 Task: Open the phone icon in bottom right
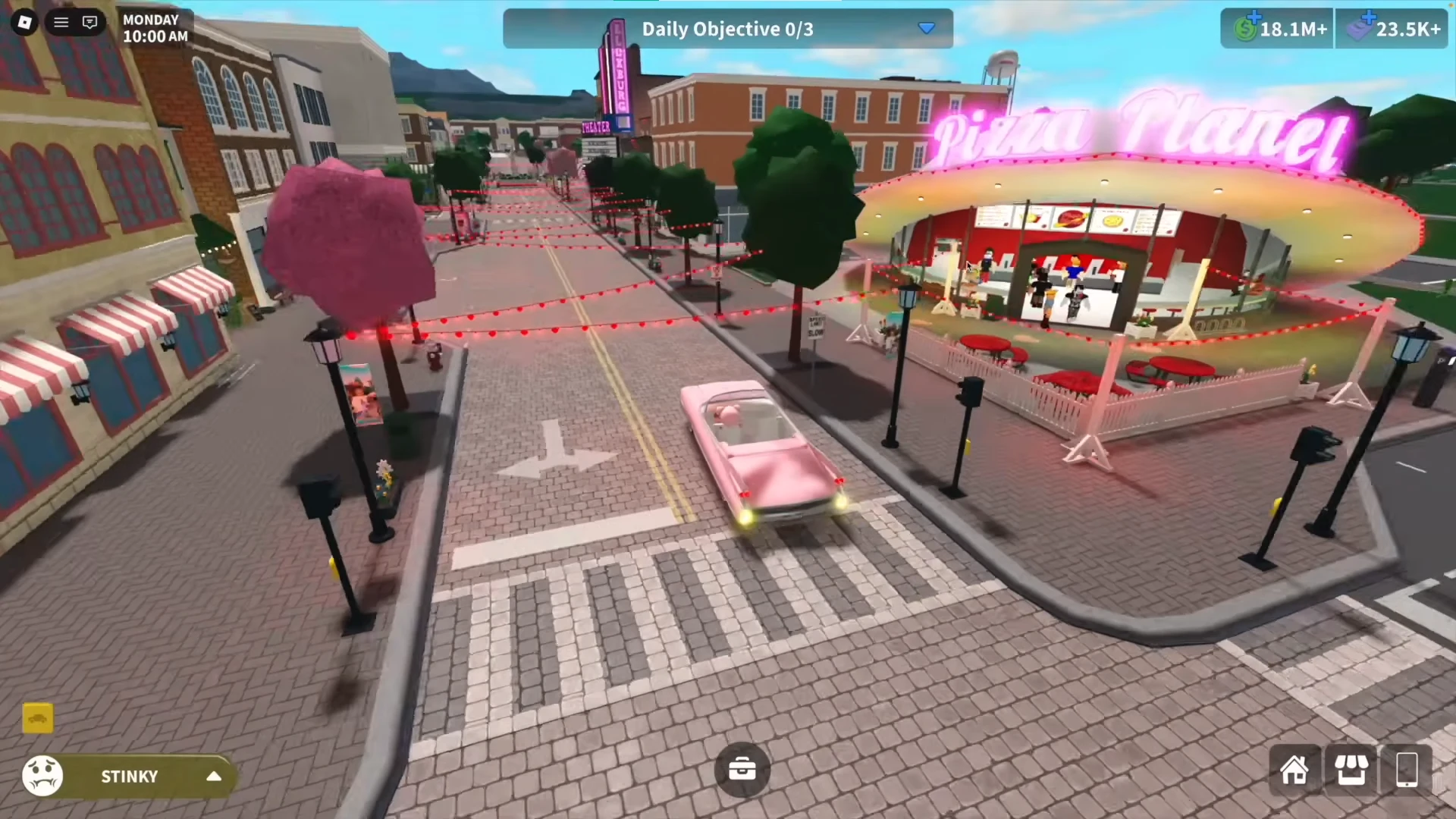1407,770
